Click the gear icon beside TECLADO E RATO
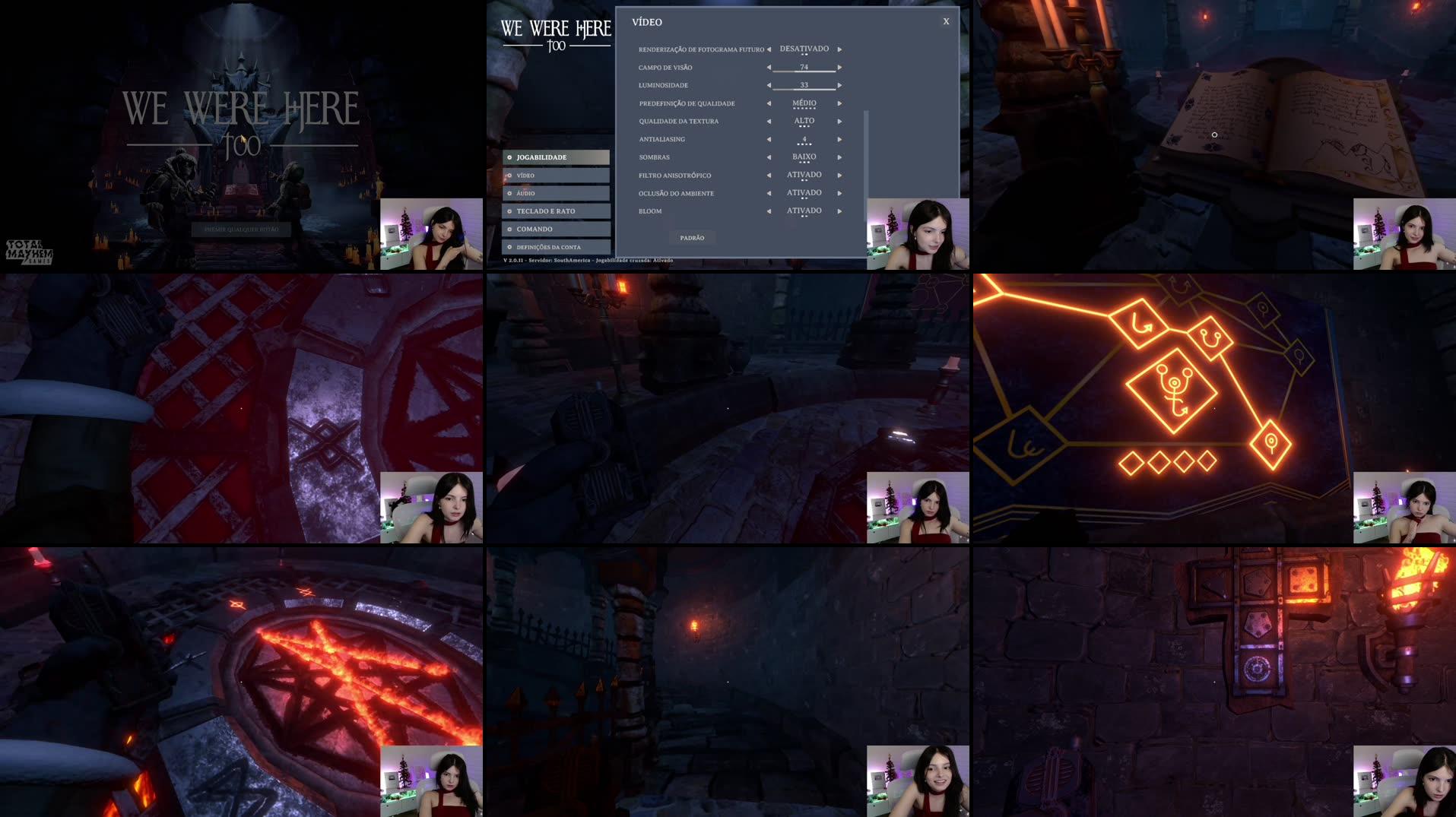Screen dimensions: 1456x817 (x=509, y=211)
